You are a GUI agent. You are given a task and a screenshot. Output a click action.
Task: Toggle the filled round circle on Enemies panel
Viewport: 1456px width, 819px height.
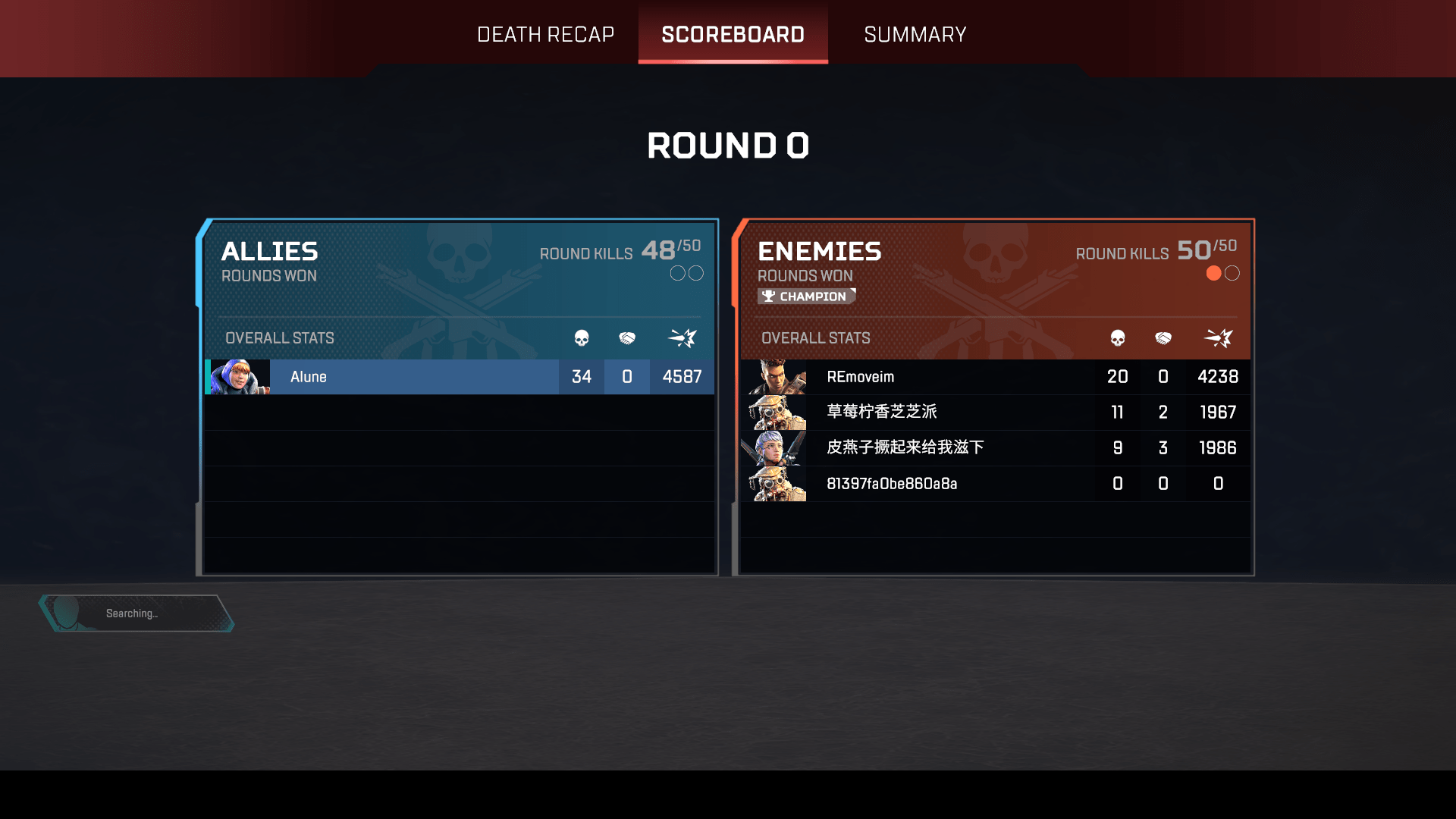tap(1214, 273)
